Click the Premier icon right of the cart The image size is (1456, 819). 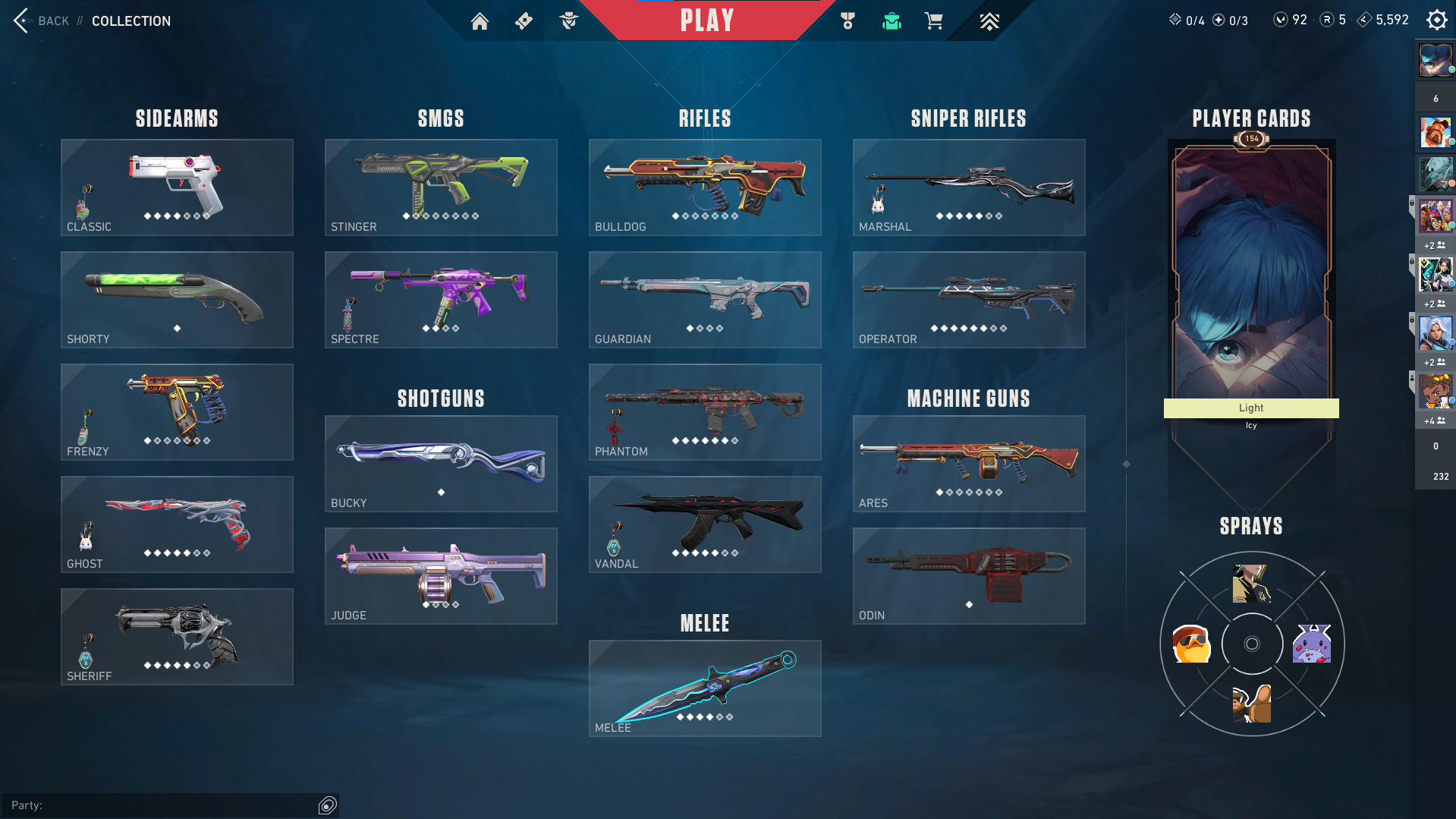(990, 20)
